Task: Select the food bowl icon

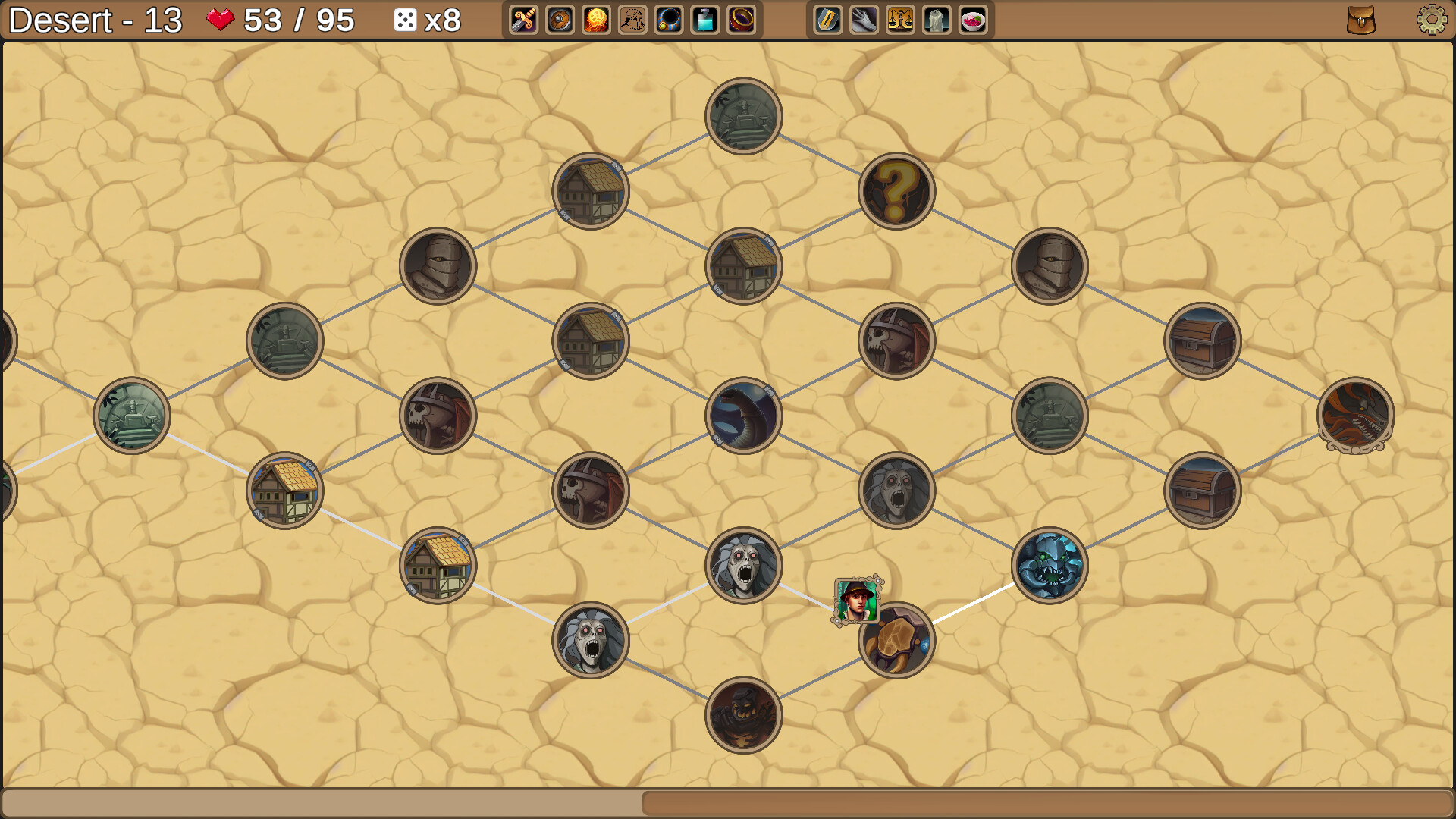Action: coord(971,20)
